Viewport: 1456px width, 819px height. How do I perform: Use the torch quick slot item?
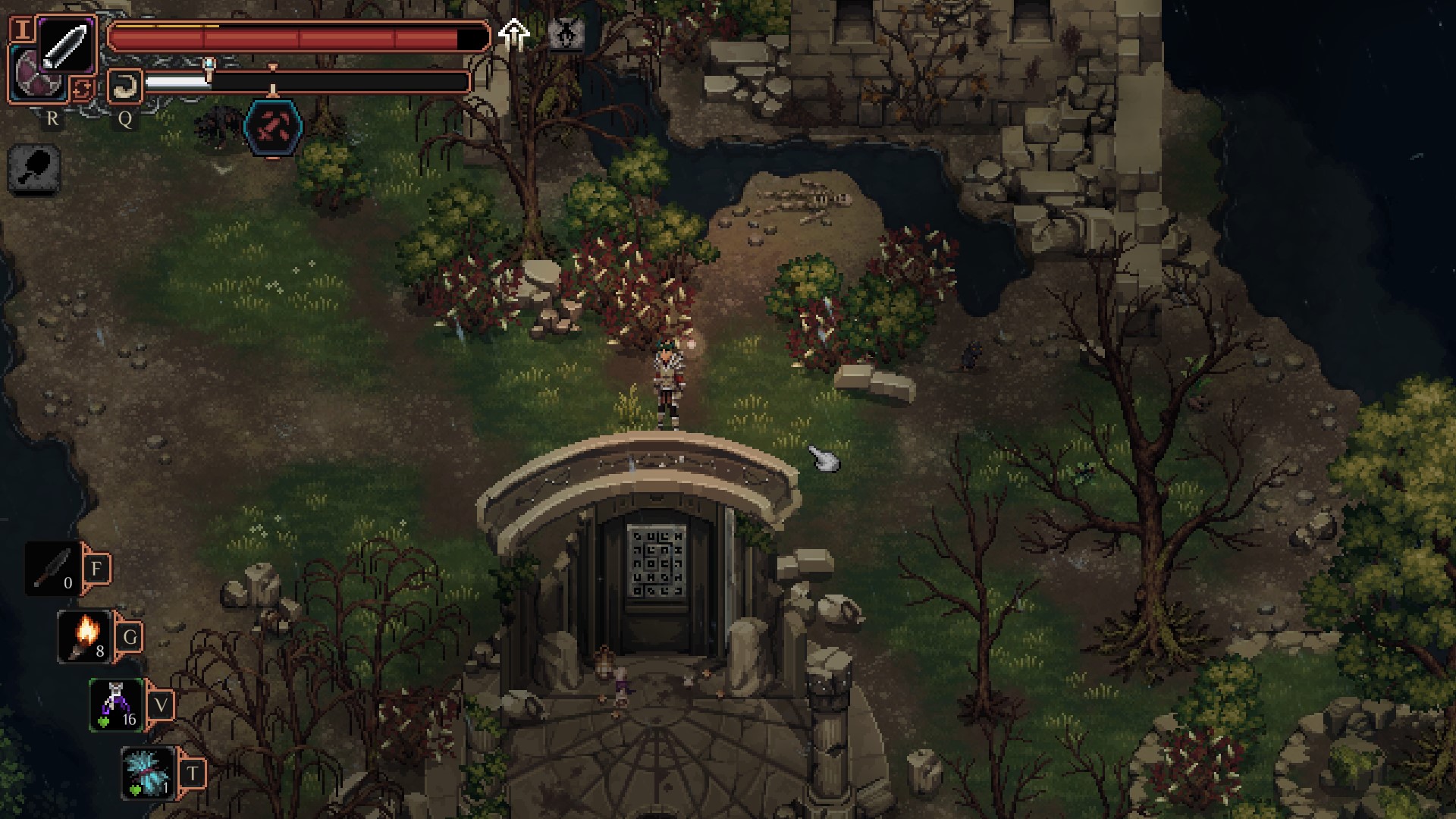pyautogui.click(x=85, y=637)
